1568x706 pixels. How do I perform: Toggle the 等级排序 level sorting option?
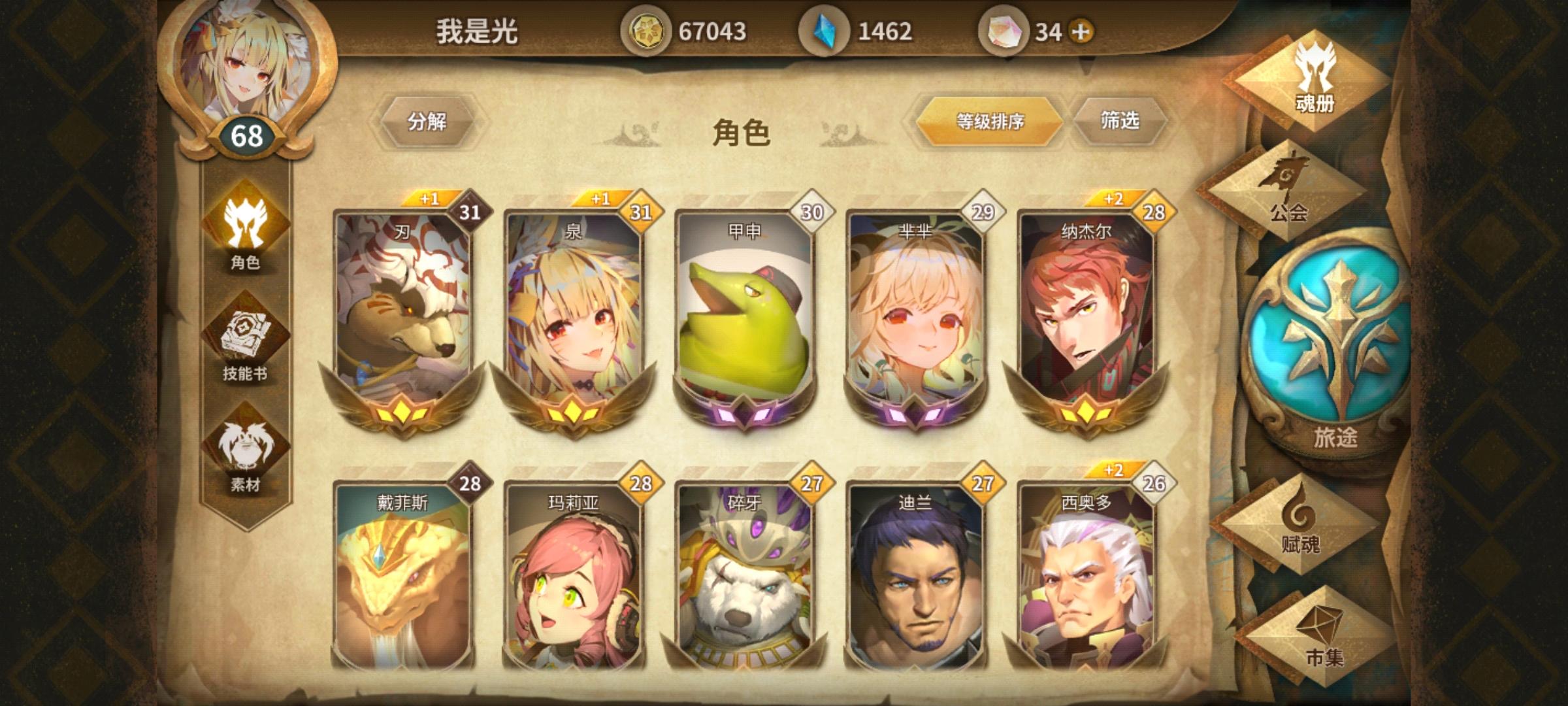point(990,121)
